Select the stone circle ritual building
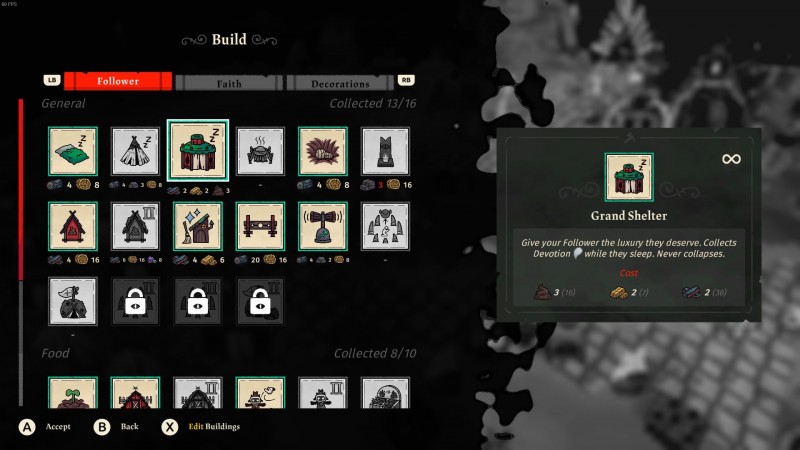The height and width of the screenshot is (450, 800). [385, 226]
